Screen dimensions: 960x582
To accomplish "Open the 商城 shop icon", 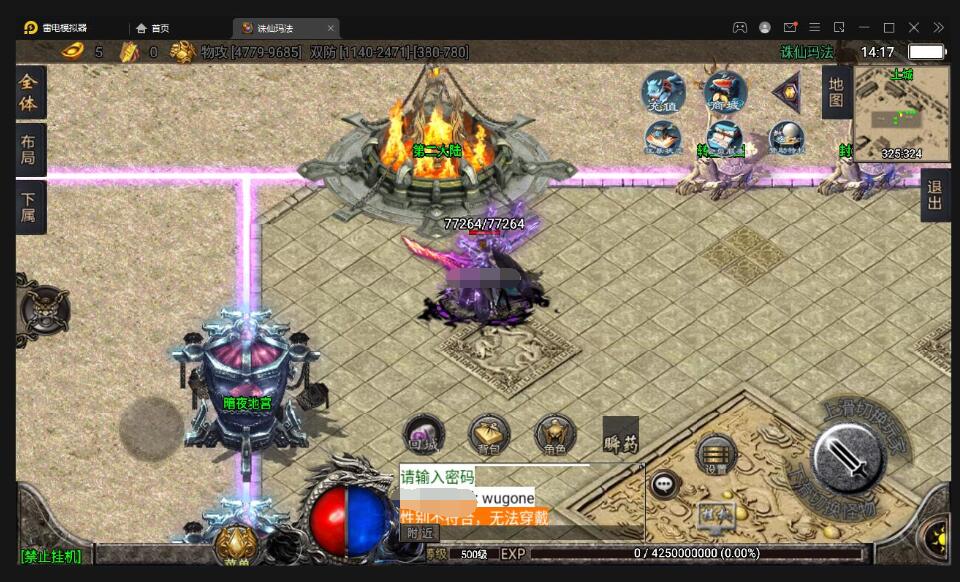I will [725, 93].
